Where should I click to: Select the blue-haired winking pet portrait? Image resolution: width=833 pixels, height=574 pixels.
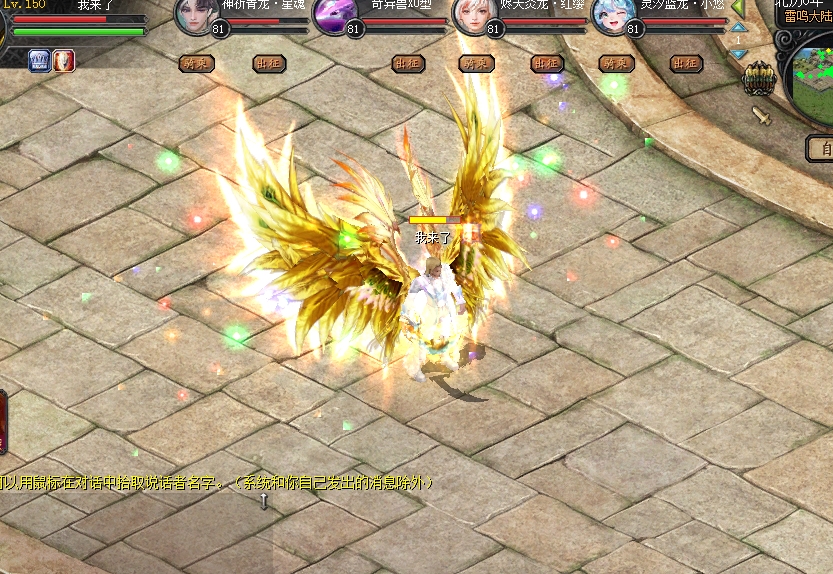(614, 14)
